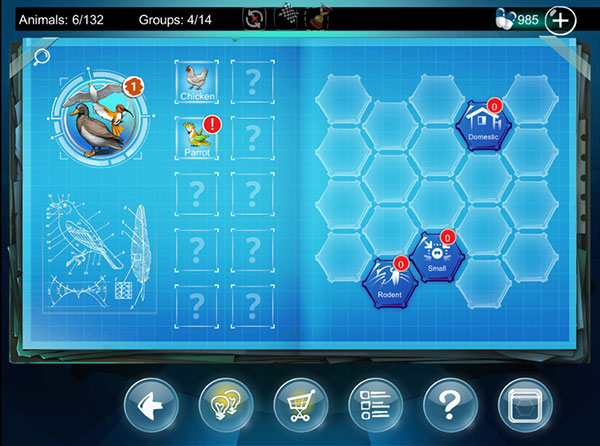The width and height of the screenshot is (600, 446).
Task: Click the chess pawn icon
Action: [x=319, y=18]
